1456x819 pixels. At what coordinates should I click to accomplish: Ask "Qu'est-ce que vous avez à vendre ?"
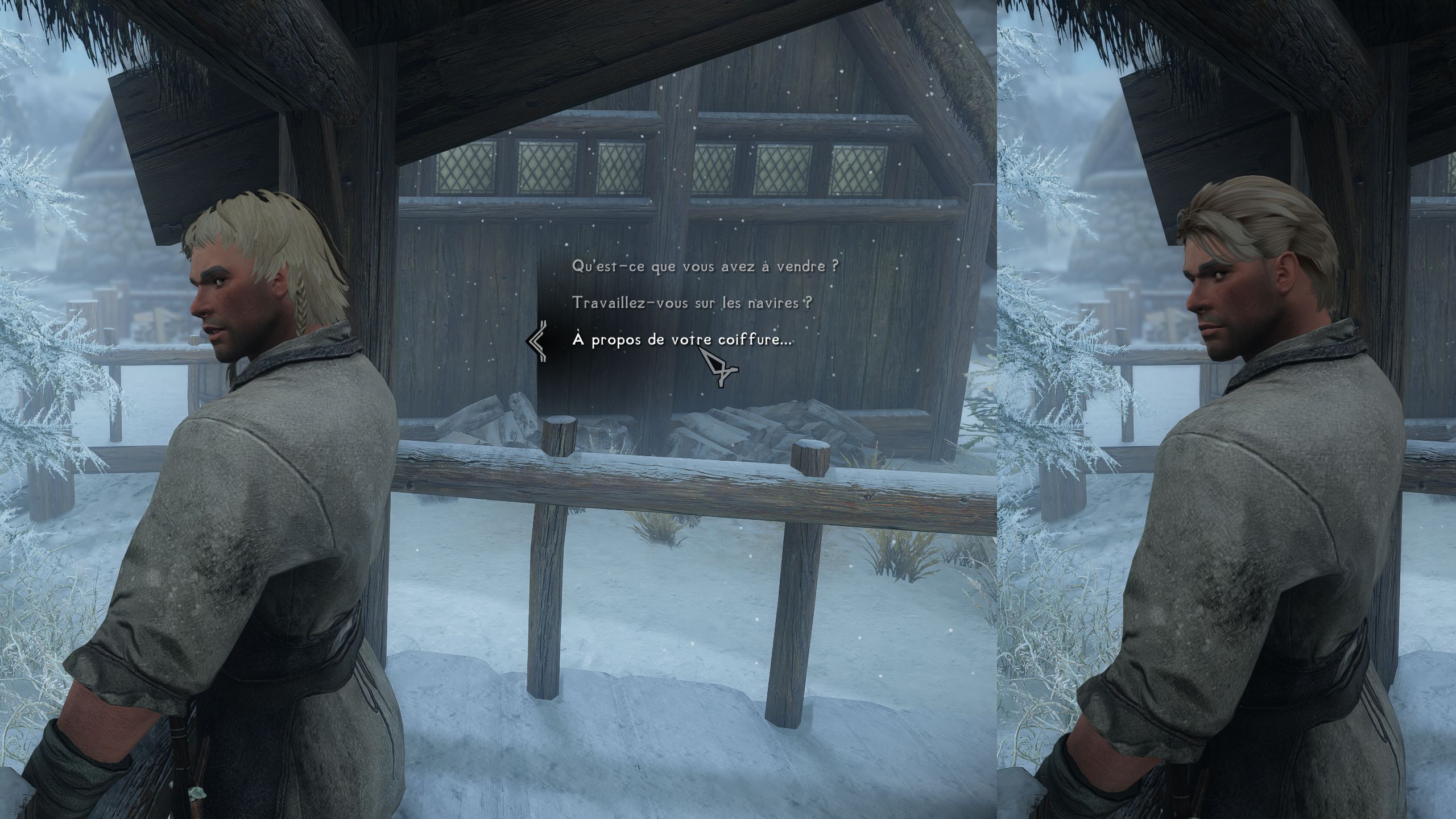click(705, 267)
